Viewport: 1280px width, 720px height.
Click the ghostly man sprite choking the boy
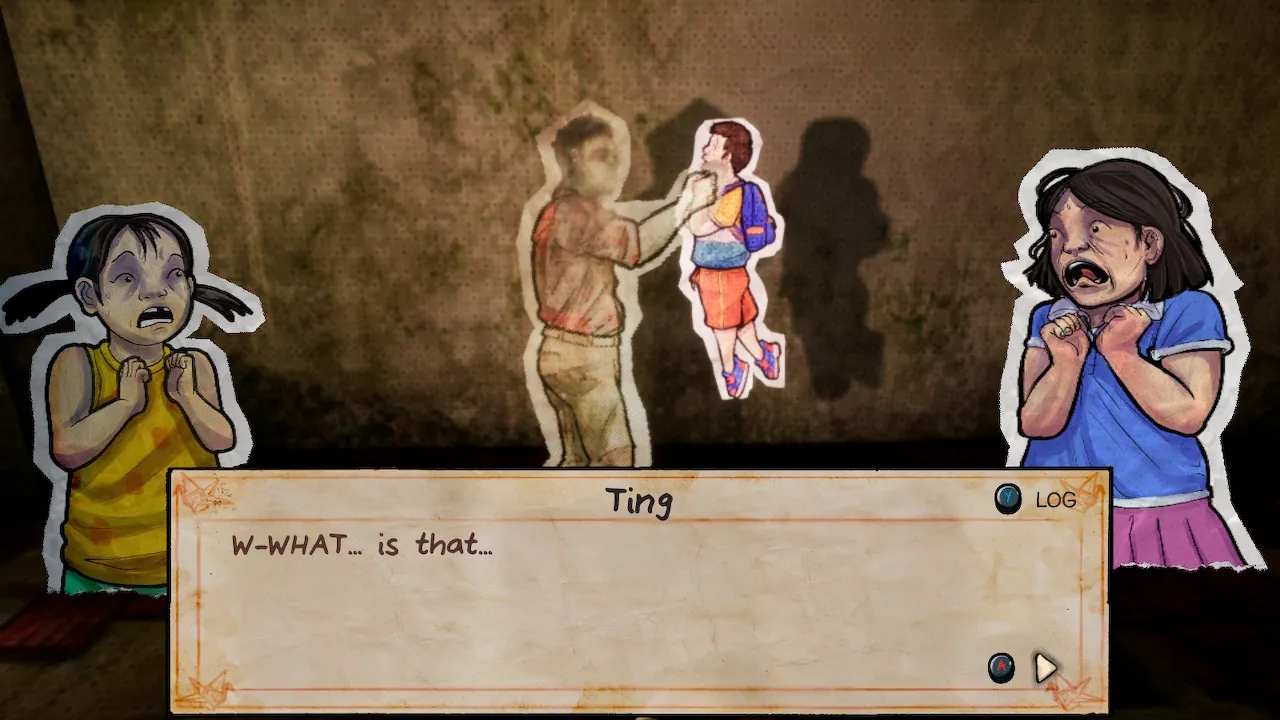(x=590, y=280)
